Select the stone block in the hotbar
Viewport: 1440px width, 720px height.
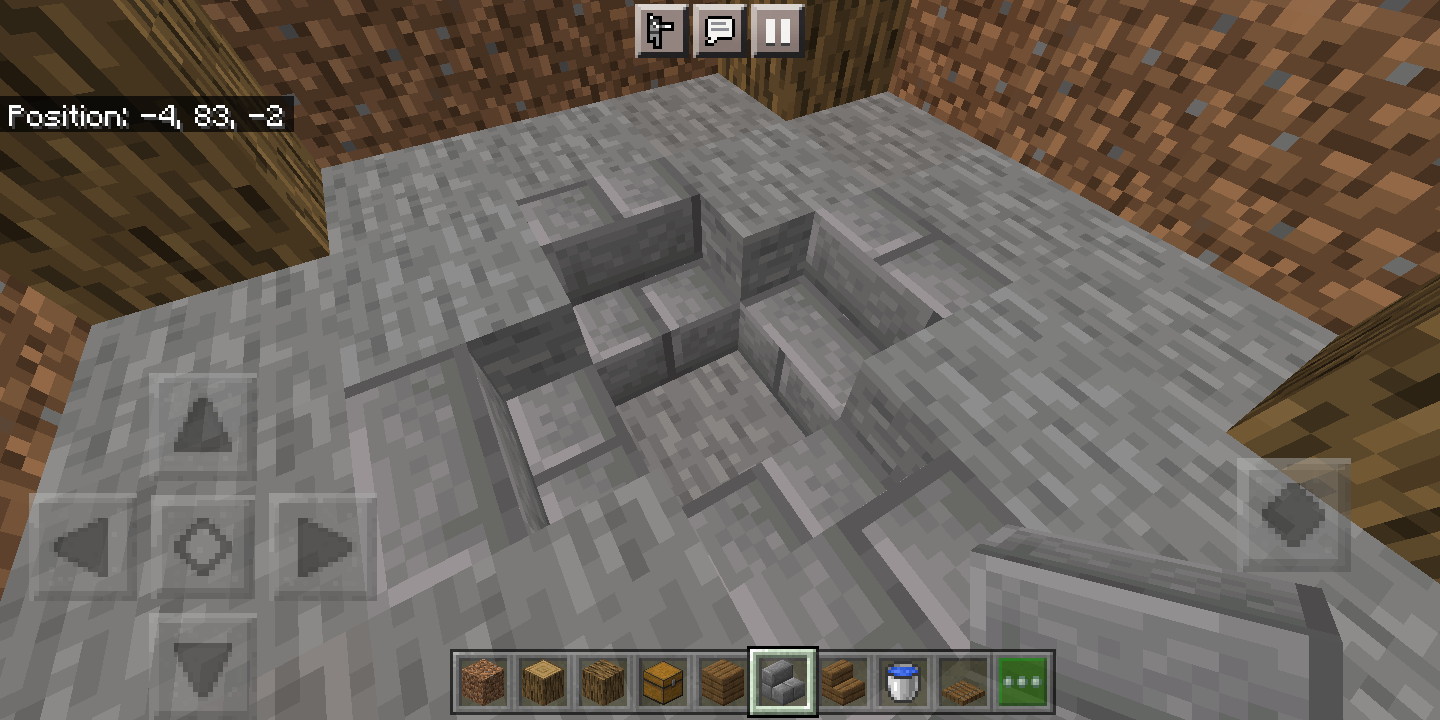coord(783,684)
